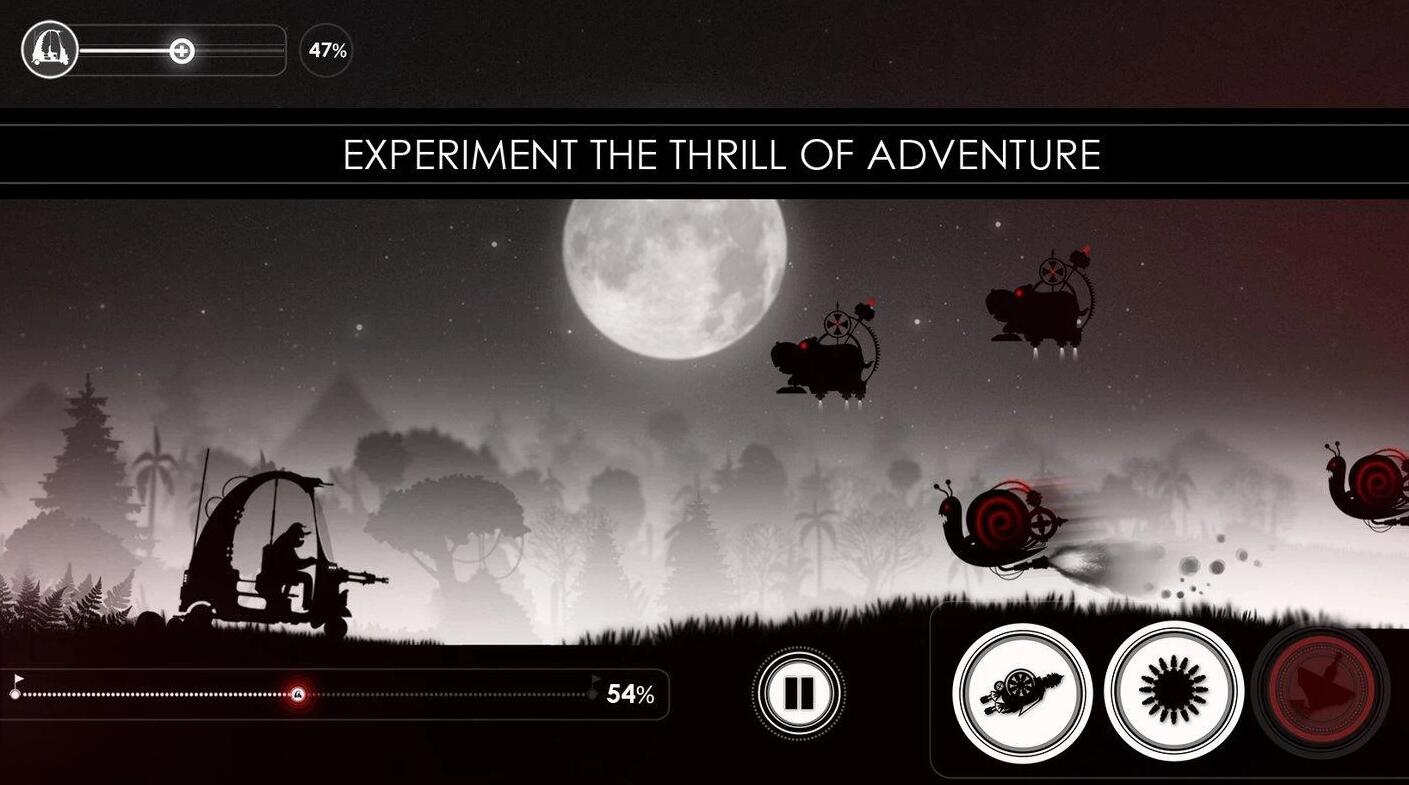
Task: Trigger the red bird ability
Action: point(1321,690)
